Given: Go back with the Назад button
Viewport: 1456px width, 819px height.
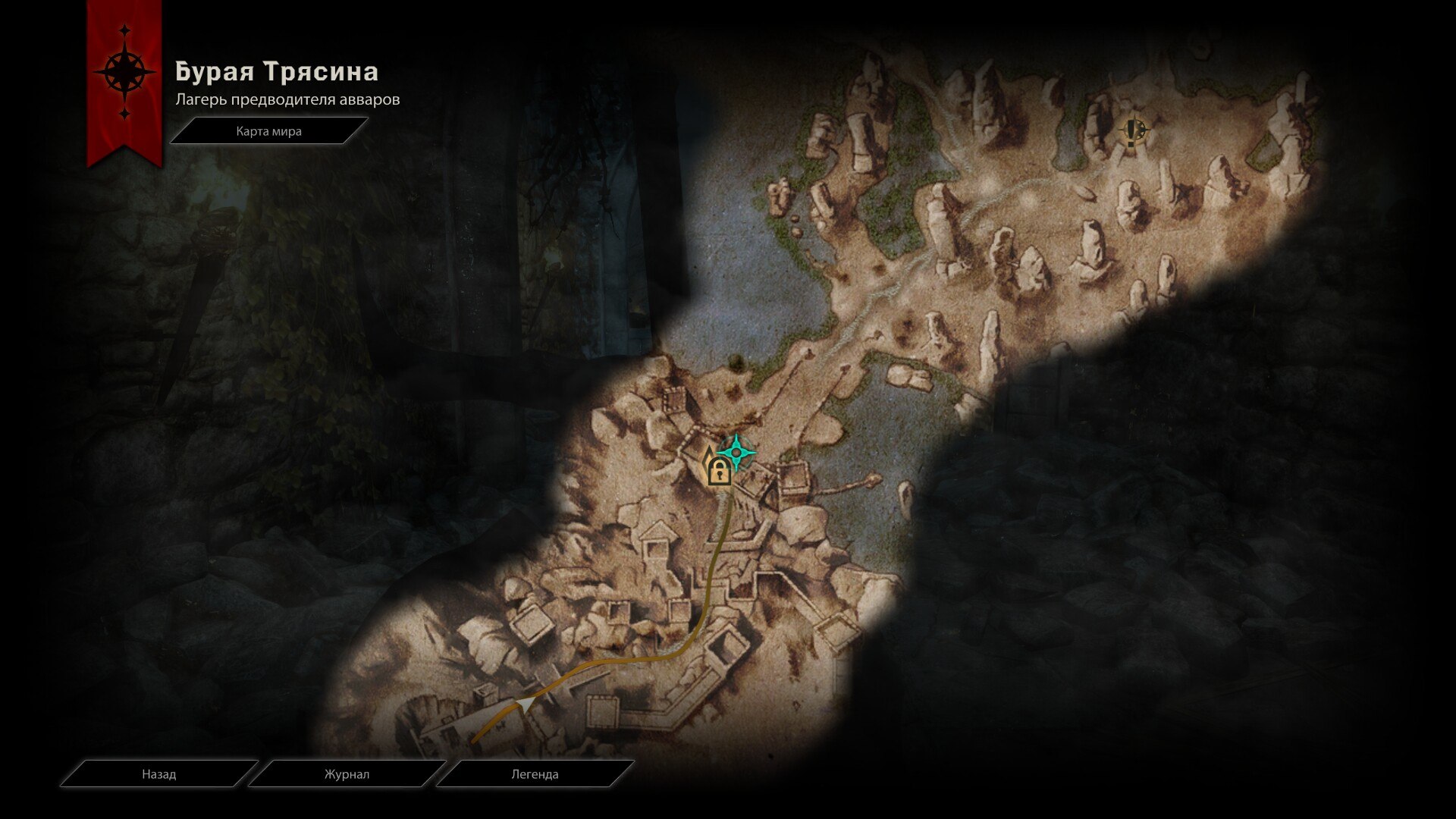Looking at the screenshot, I should pos(158,774).
